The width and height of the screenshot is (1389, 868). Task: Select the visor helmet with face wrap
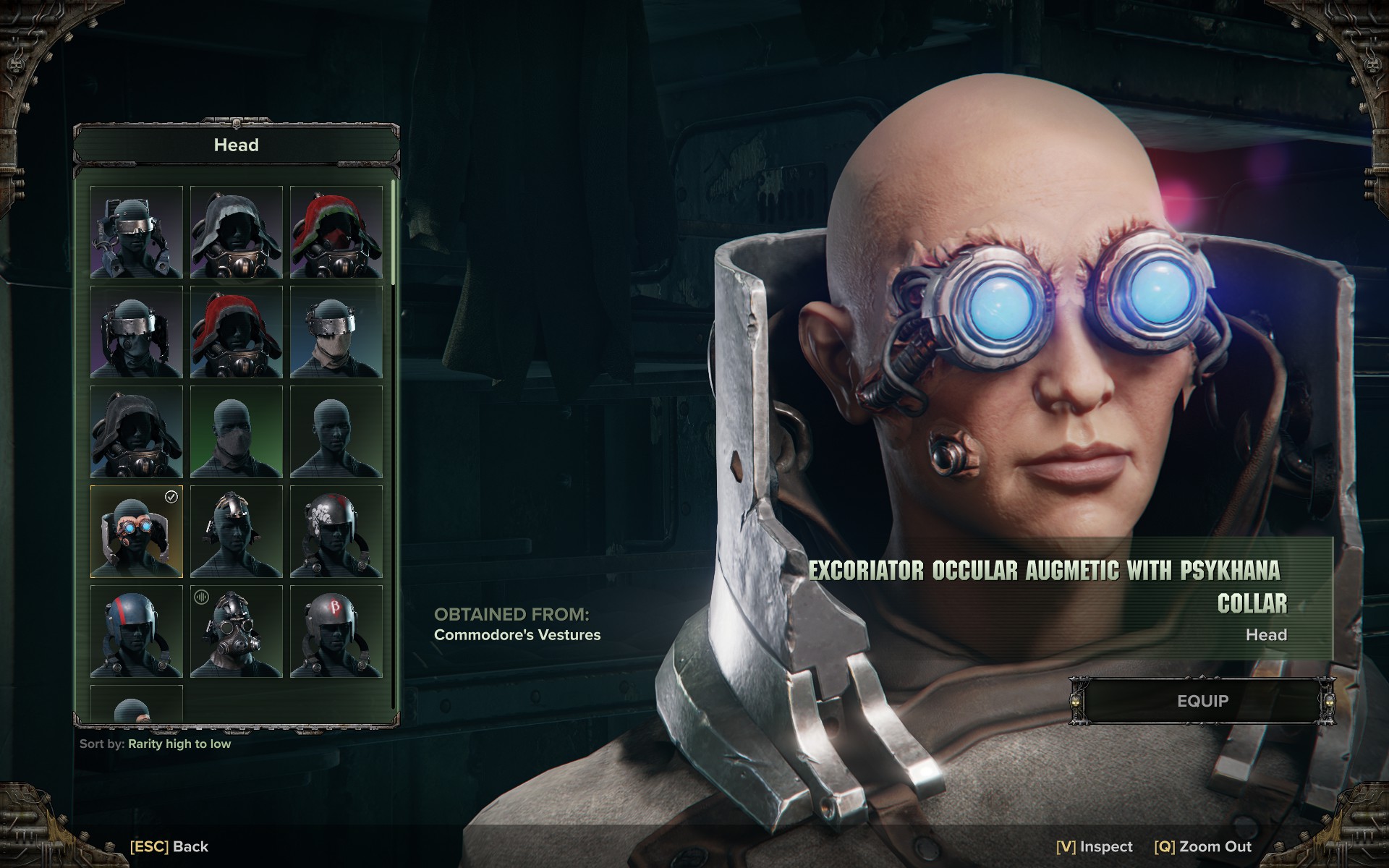(x=336, y=332)
